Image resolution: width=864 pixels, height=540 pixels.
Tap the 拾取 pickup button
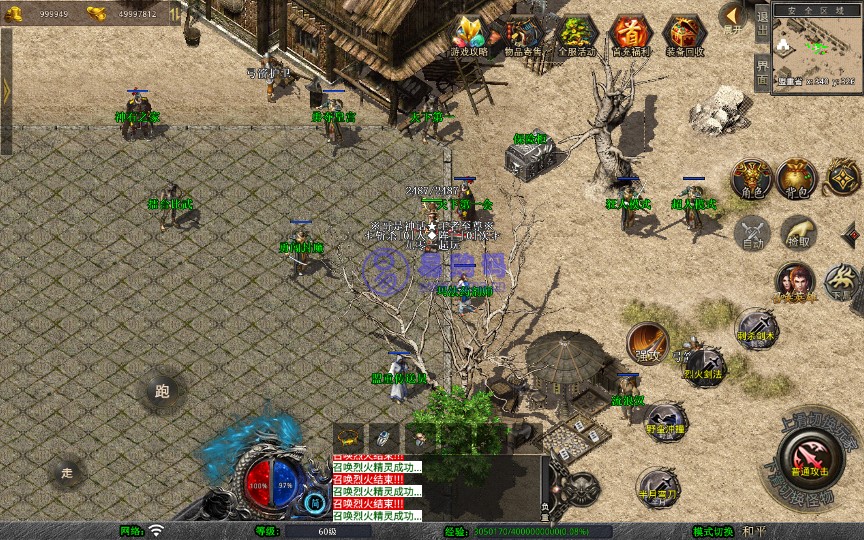pyautogui.click(x=798, y=232)
